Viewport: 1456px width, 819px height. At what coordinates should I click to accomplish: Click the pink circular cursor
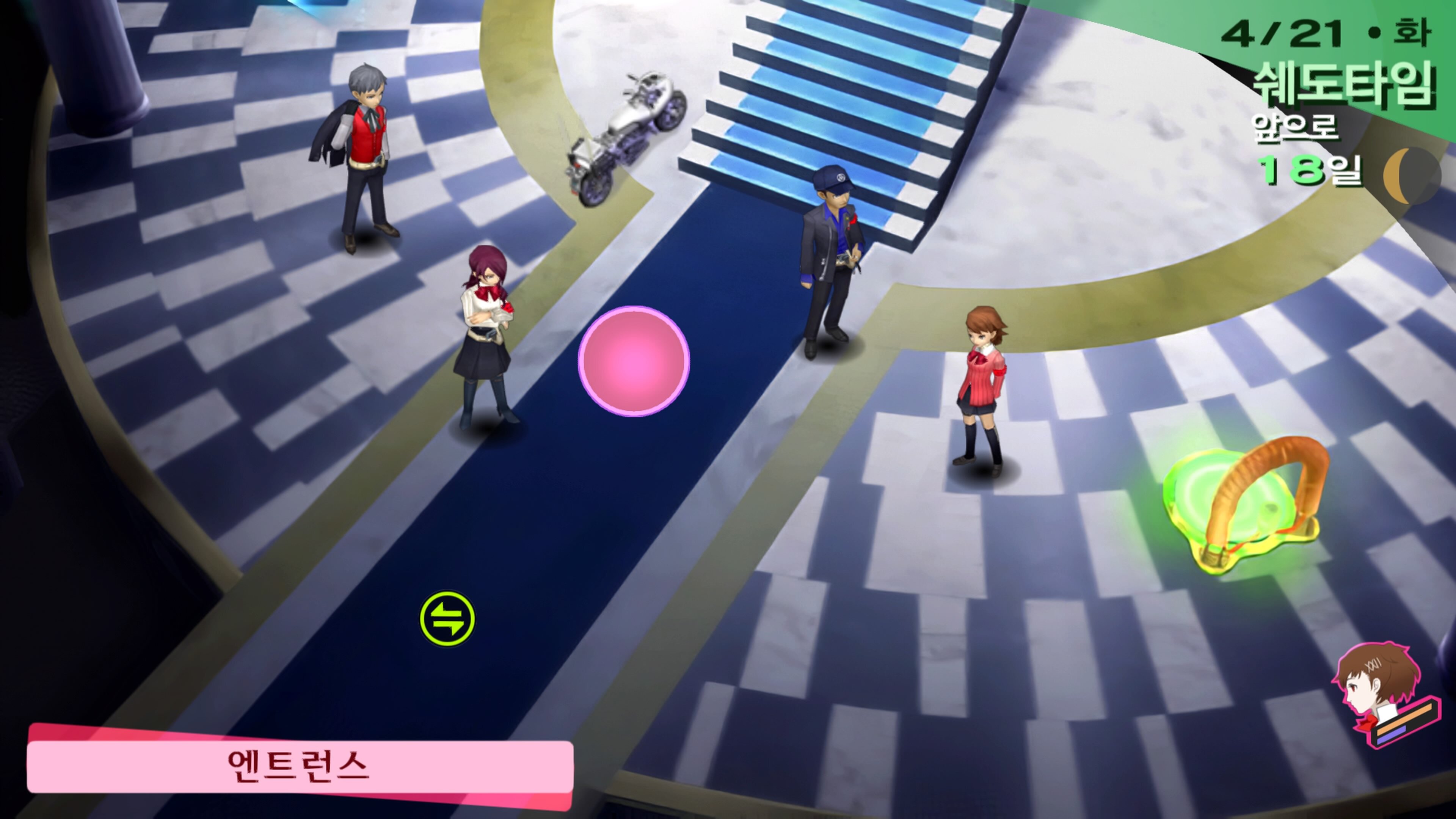click(x=634, y=361)
